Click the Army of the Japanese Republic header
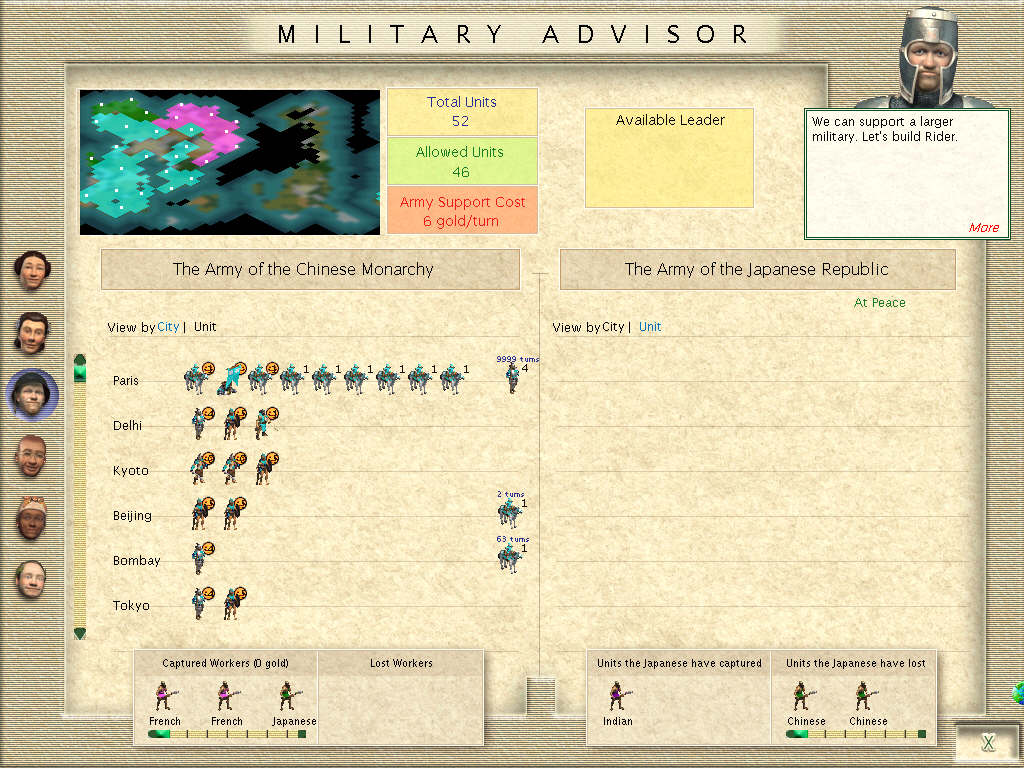This screenshot has height=768, width=1024. 757,269
